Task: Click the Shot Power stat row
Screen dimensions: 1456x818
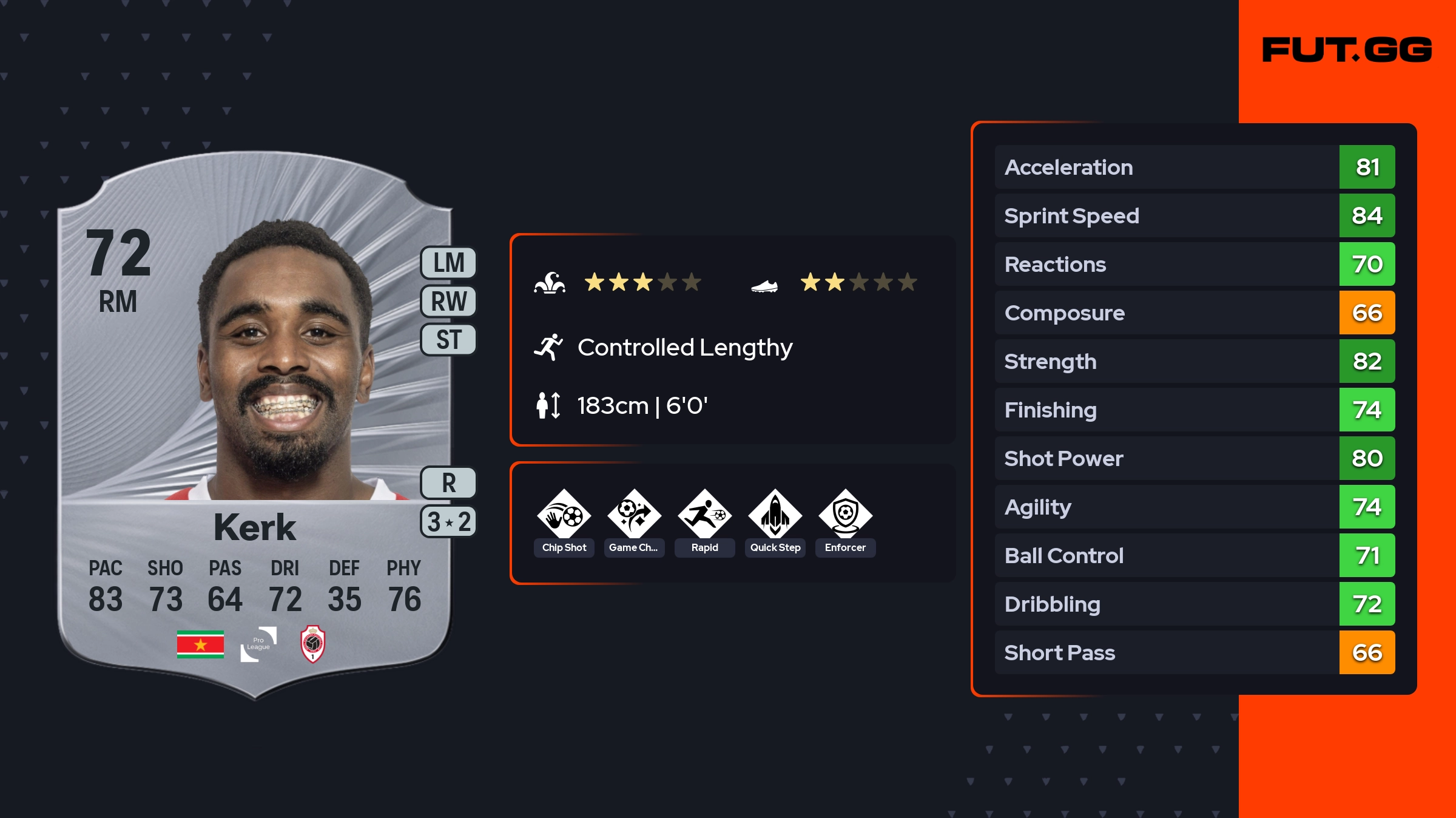Action: click(1195, 458)
